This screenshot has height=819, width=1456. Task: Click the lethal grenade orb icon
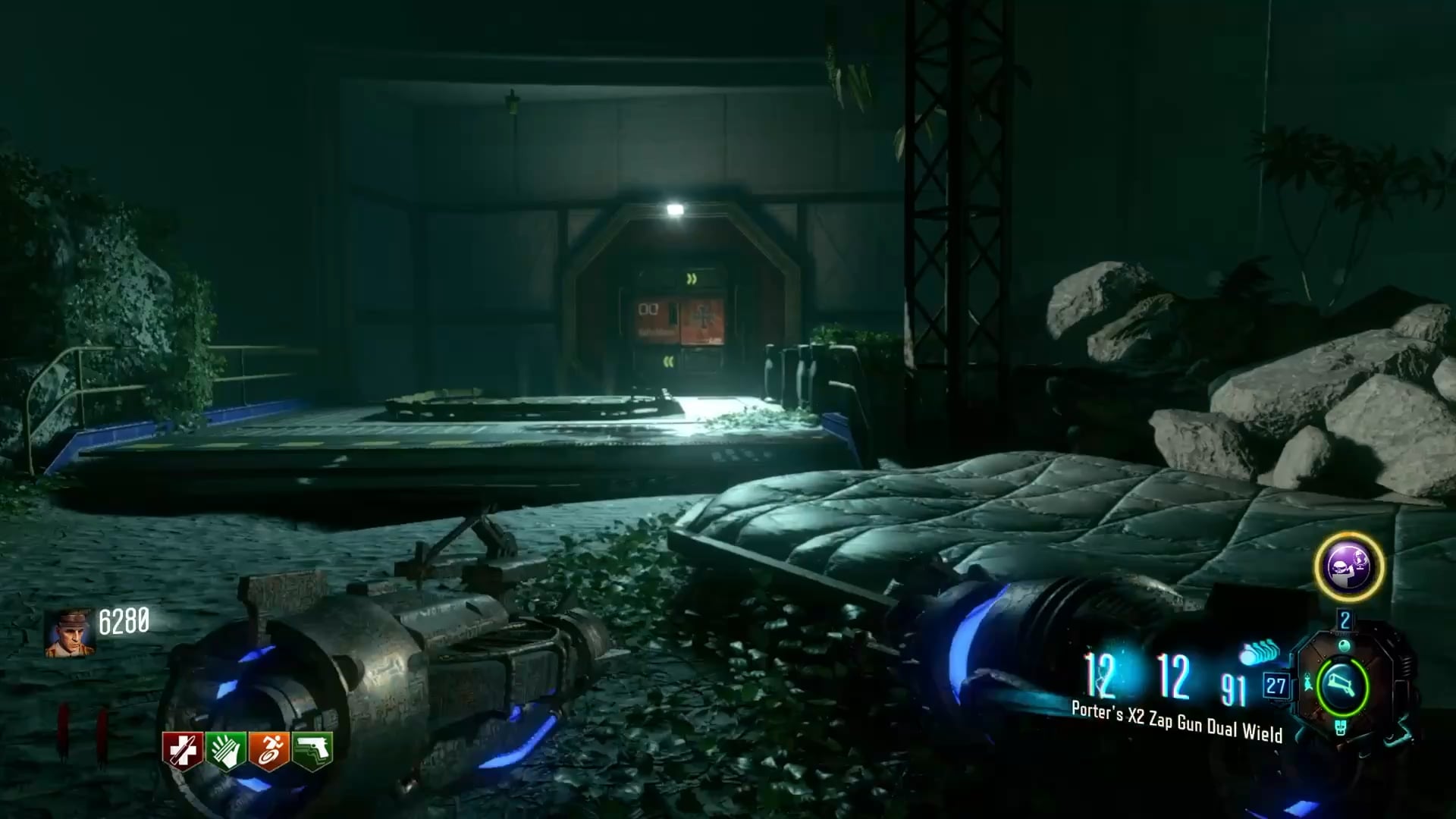[x=1345, y=645]
